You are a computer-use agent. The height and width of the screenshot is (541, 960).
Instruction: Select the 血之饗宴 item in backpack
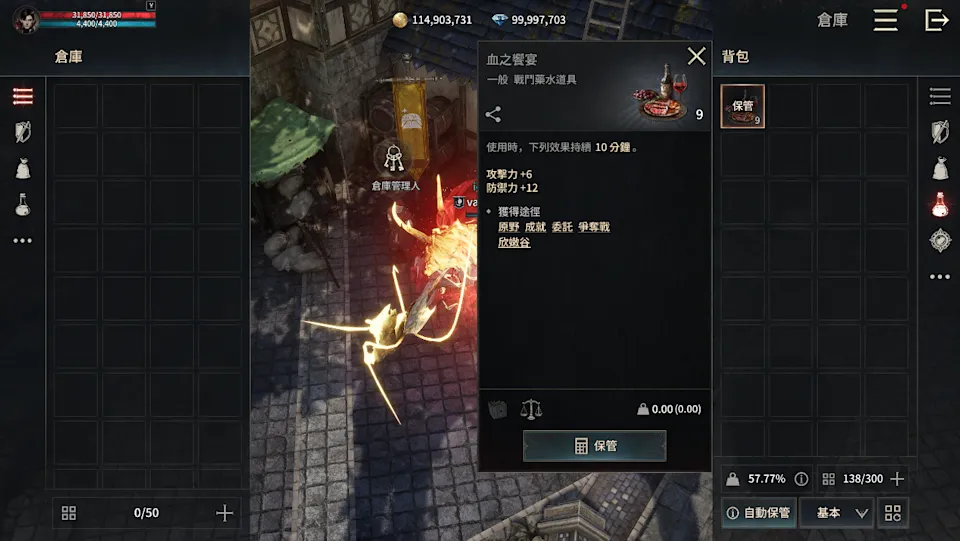click(x=742, y=106)
